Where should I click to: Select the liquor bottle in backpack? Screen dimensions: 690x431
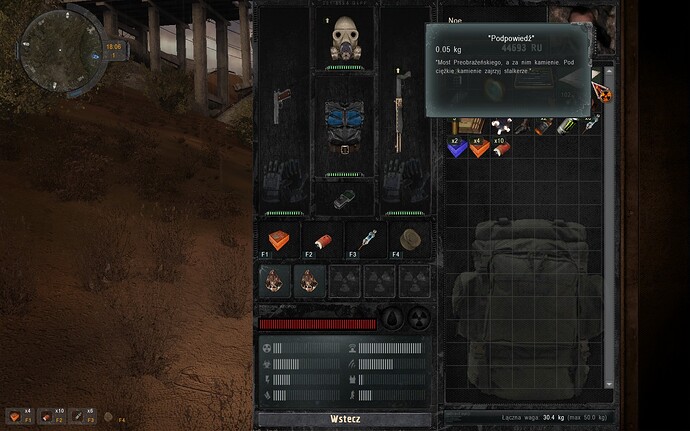[x=545, y=125]
